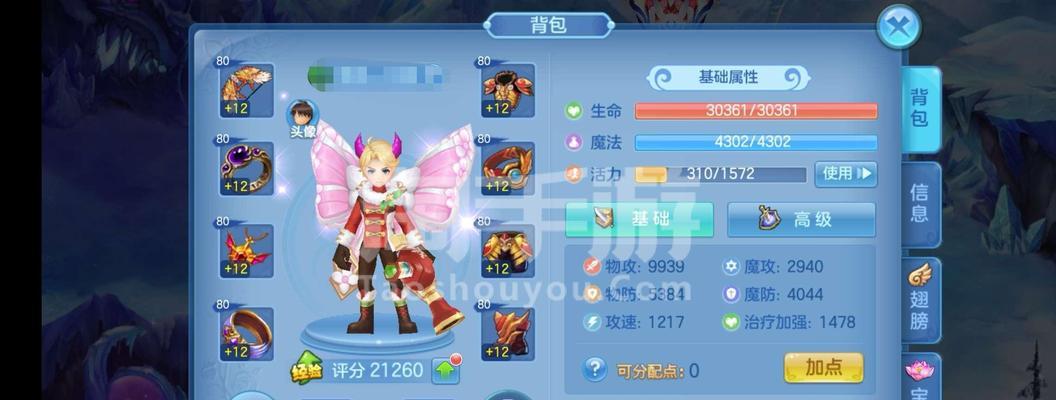Image resolution: width=1056 pixels, height=400 pixels.
Task: Click the 使用 vitality button
Action: click(845, 174)
